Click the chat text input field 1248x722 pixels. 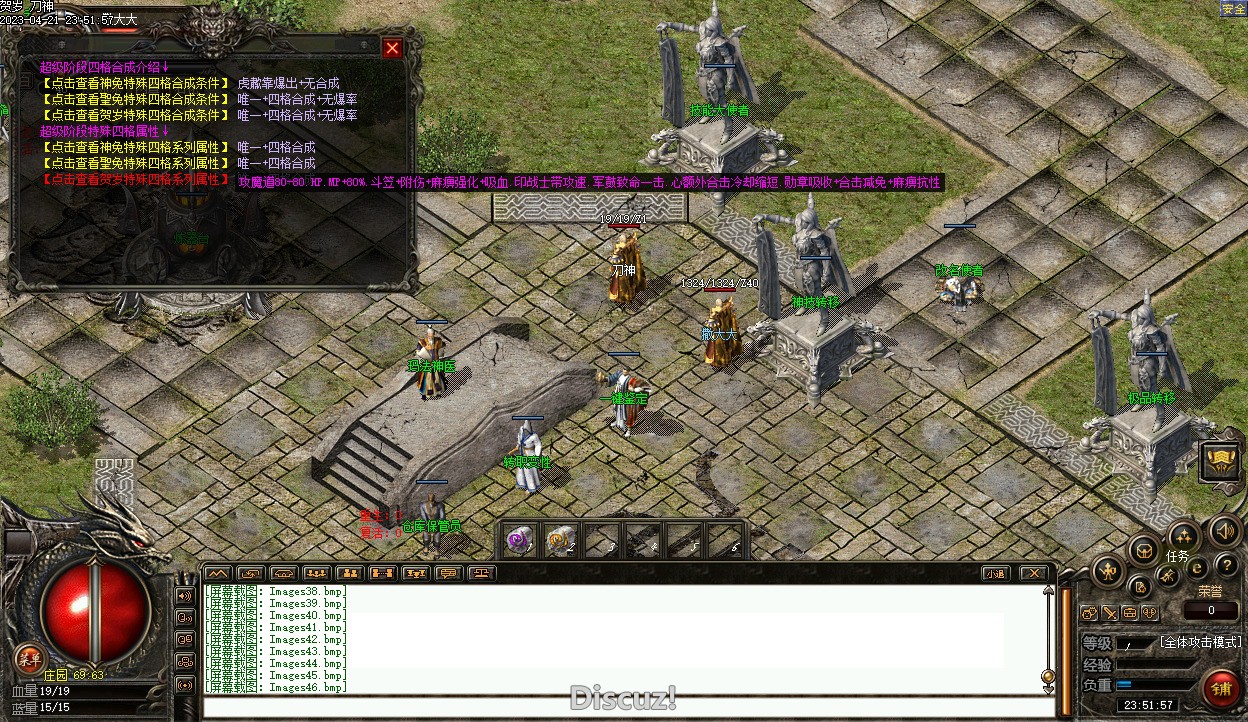click(x=620, y=708)
